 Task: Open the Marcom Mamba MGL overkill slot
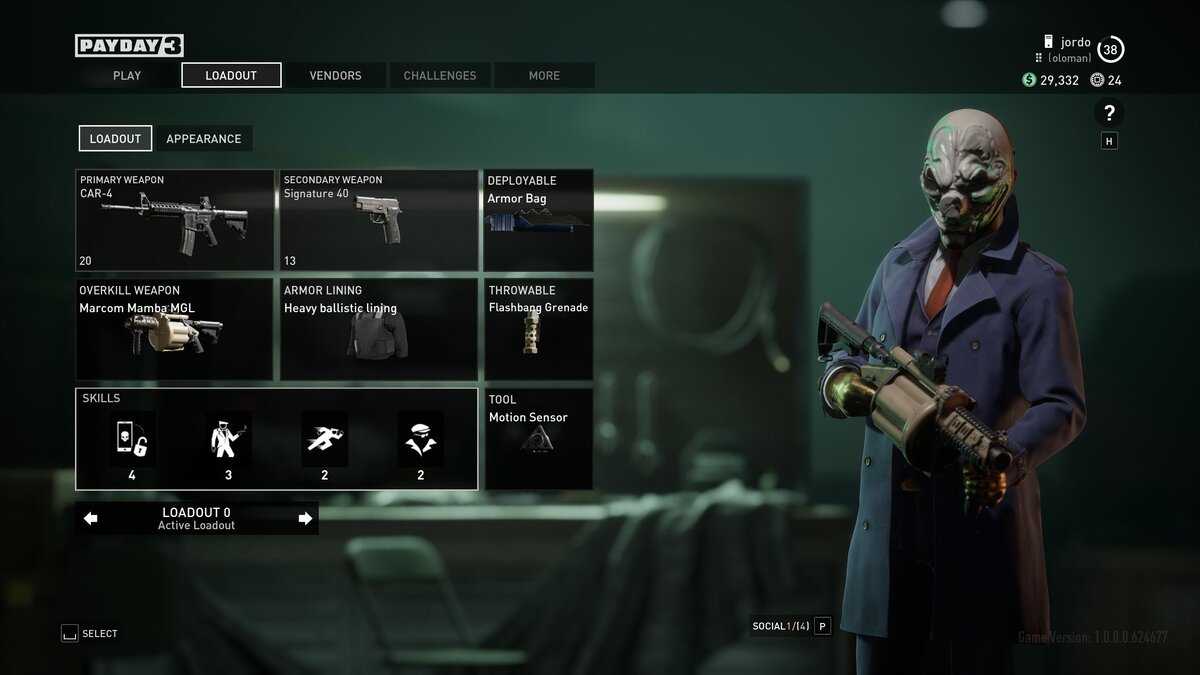click(x=174, y=330)
